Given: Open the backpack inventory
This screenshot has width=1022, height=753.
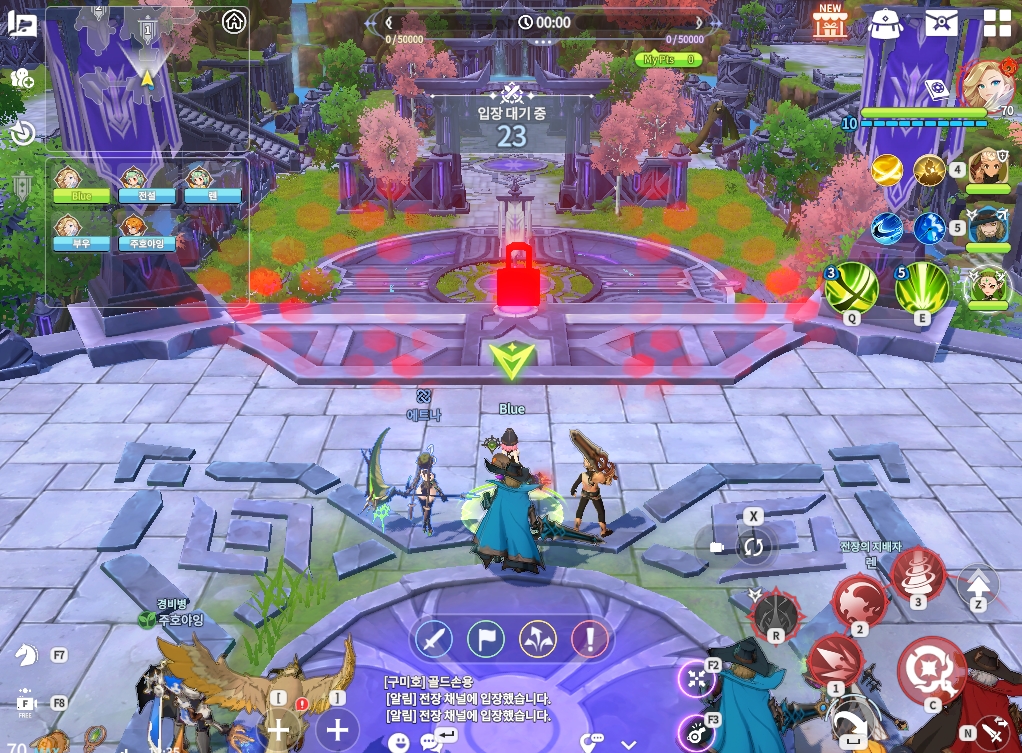Looking at the screenshot, I should coord(885,21).
